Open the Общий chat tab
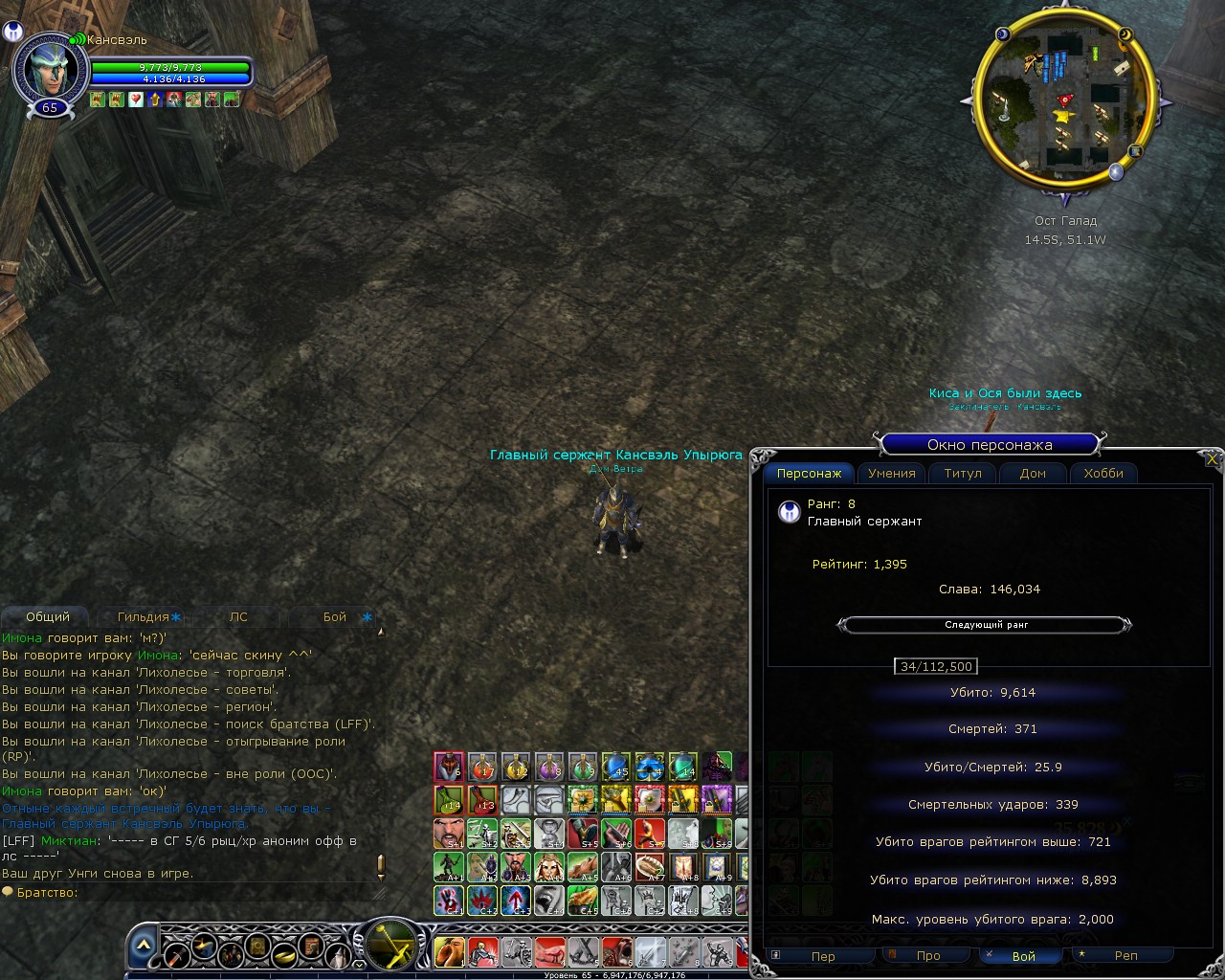Viewport: 1225px width, 980px height. pos(48,617)
